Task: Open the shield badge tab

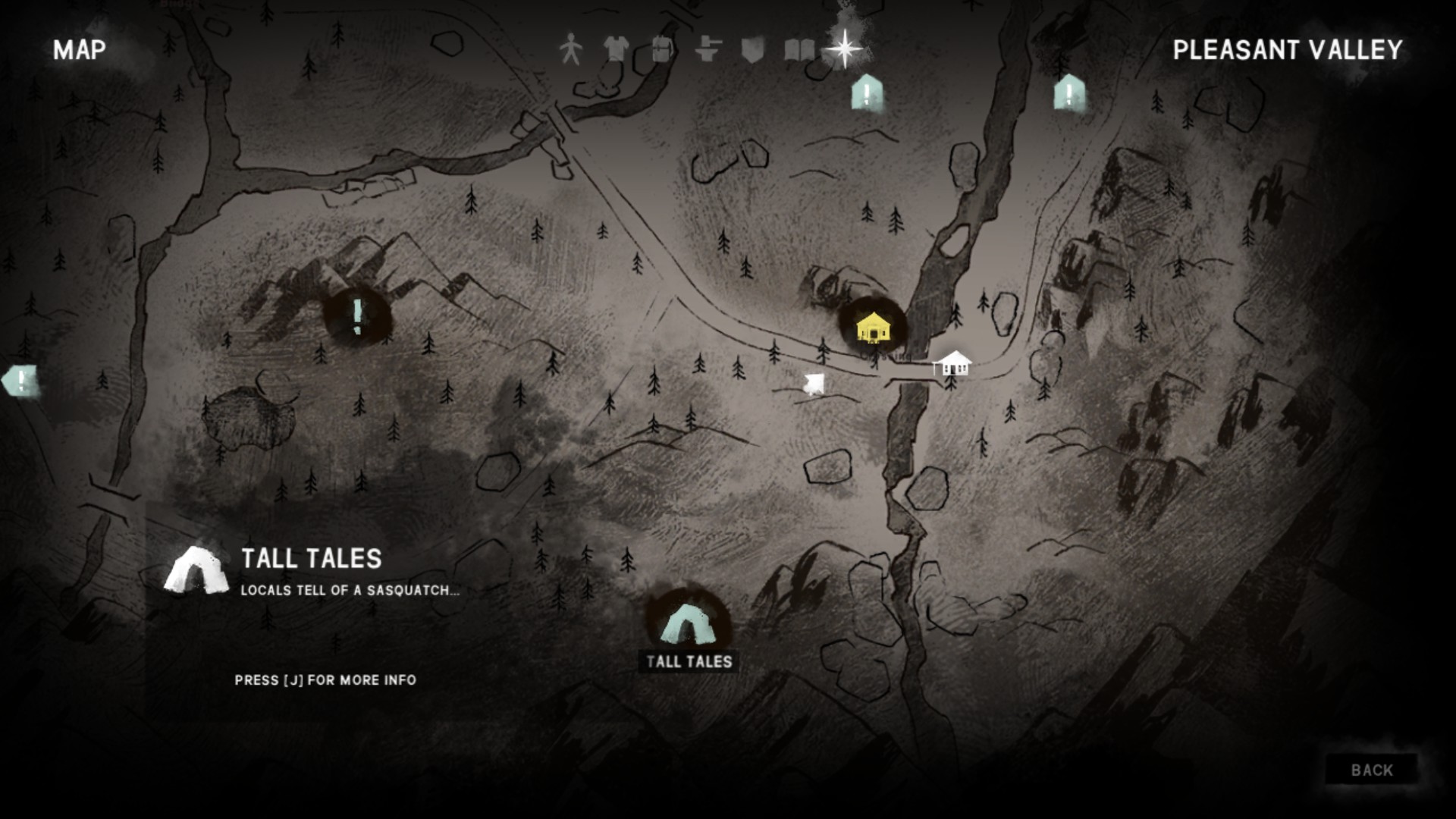Action: click(752, 50)
